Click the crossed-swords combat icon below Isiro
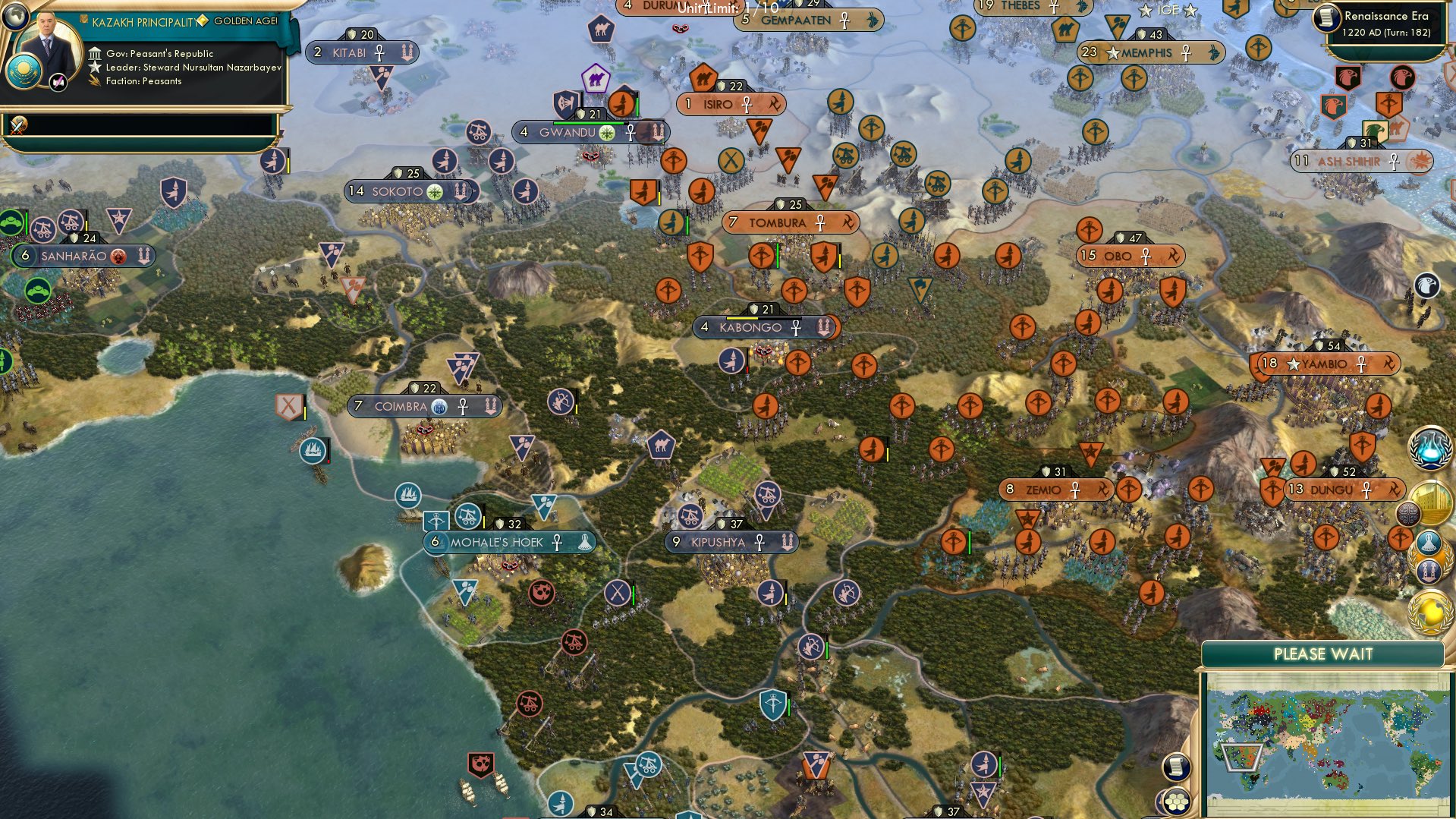Viewport: 1456px width, 819px height. [731, 160]
